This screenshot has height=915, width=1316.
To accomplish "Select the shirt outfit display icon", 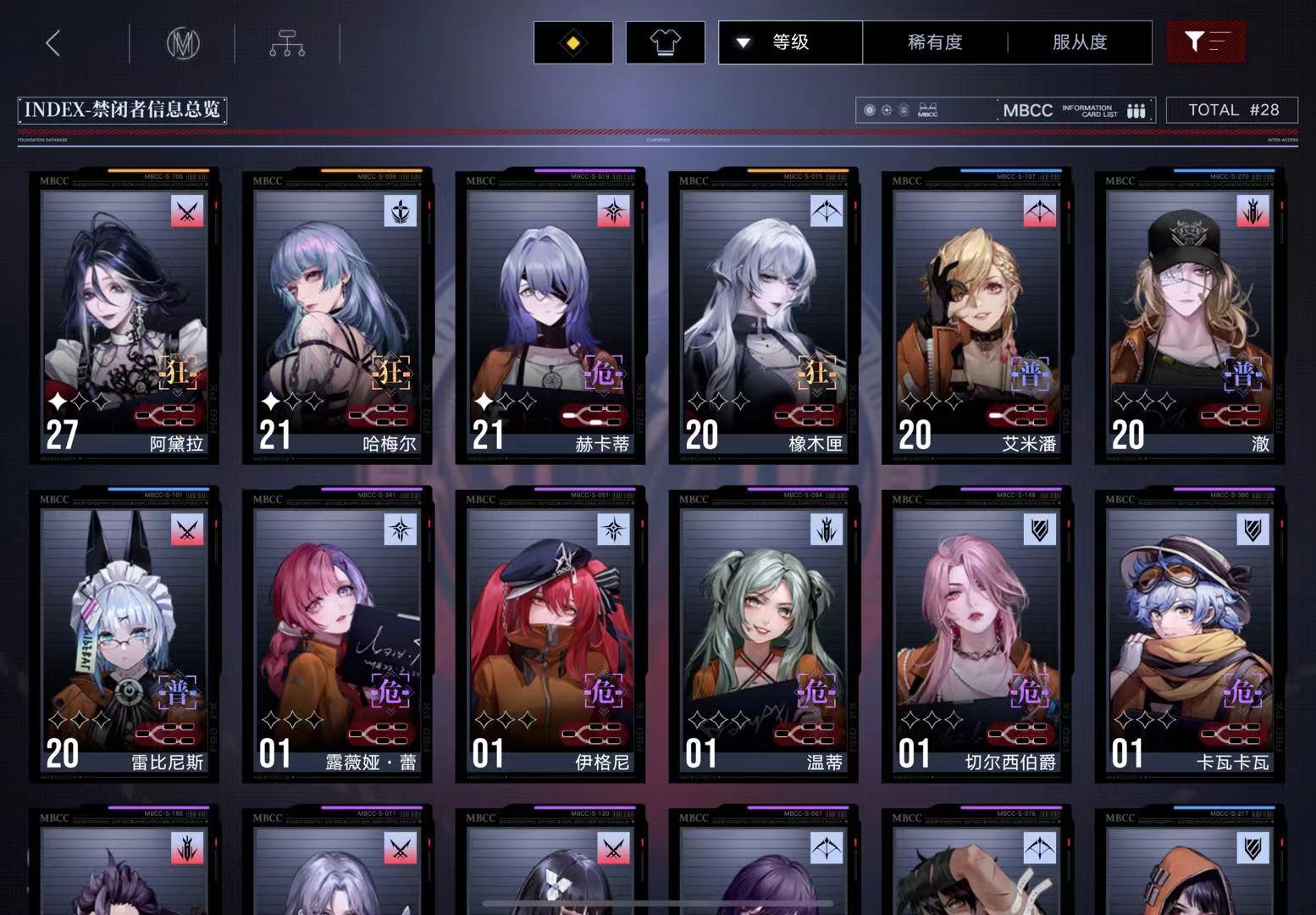I will pos(665,42).
